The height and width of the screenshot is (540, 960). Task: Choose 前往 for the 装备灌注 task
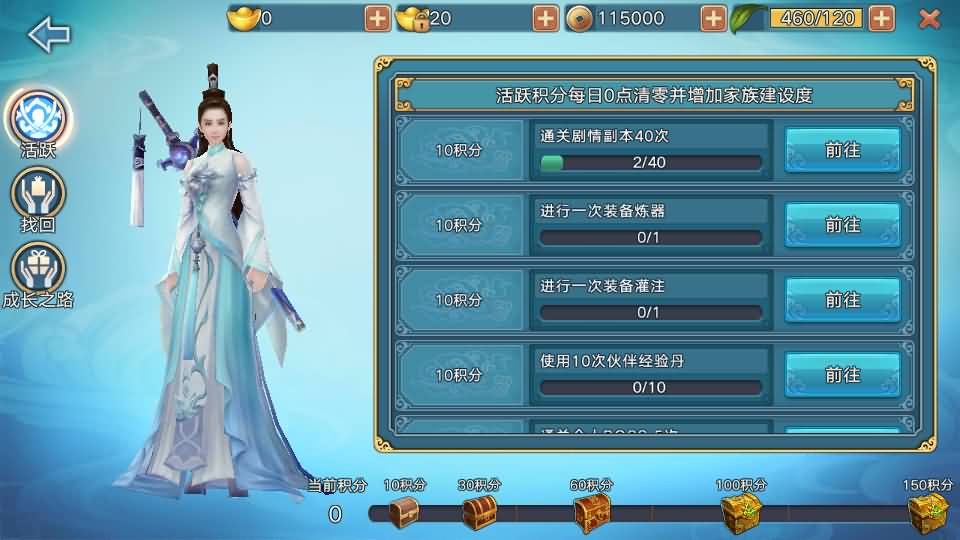coord(842,300)
